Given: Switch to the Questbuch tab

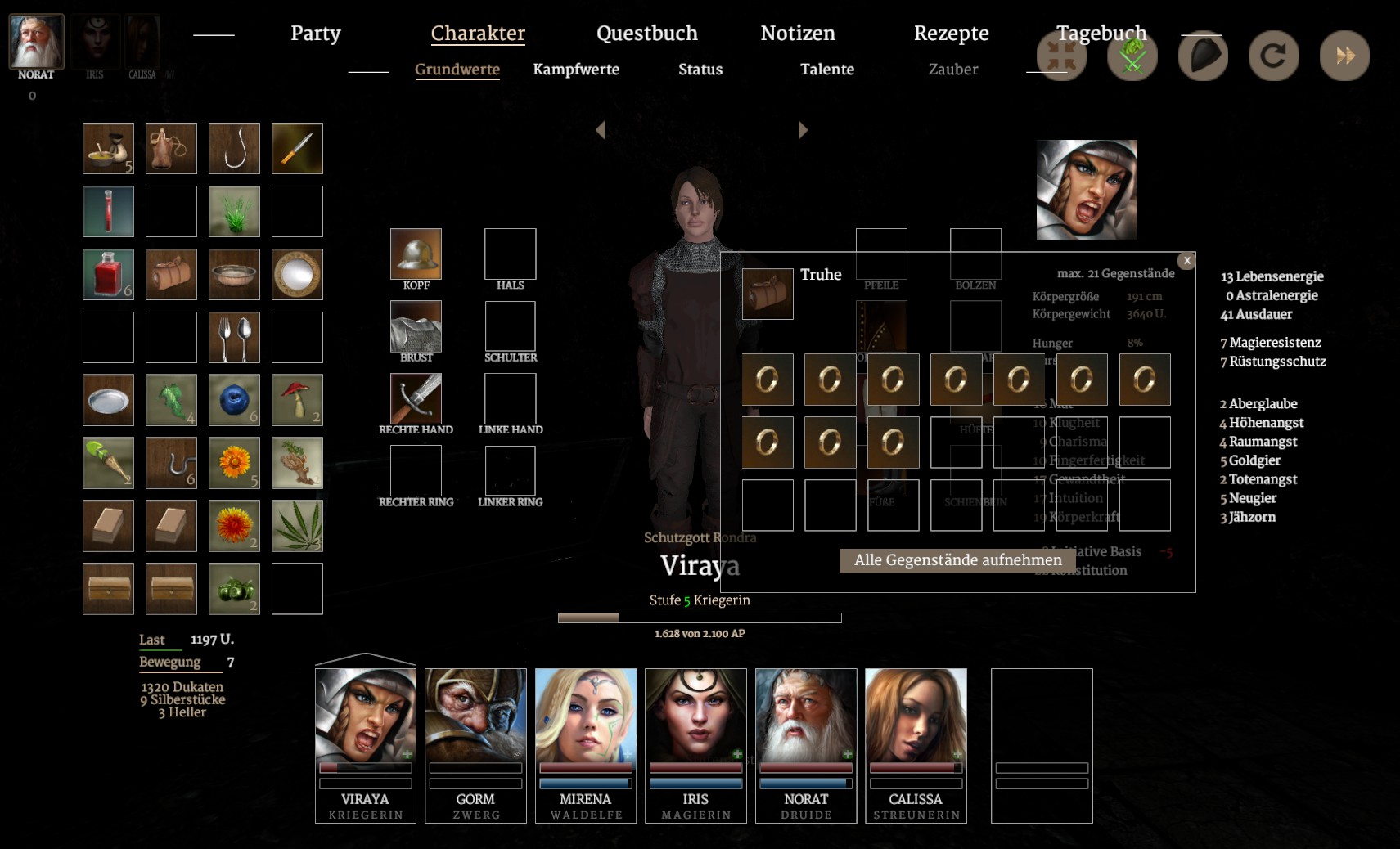Looking at the screenshot, I should 646,34.
